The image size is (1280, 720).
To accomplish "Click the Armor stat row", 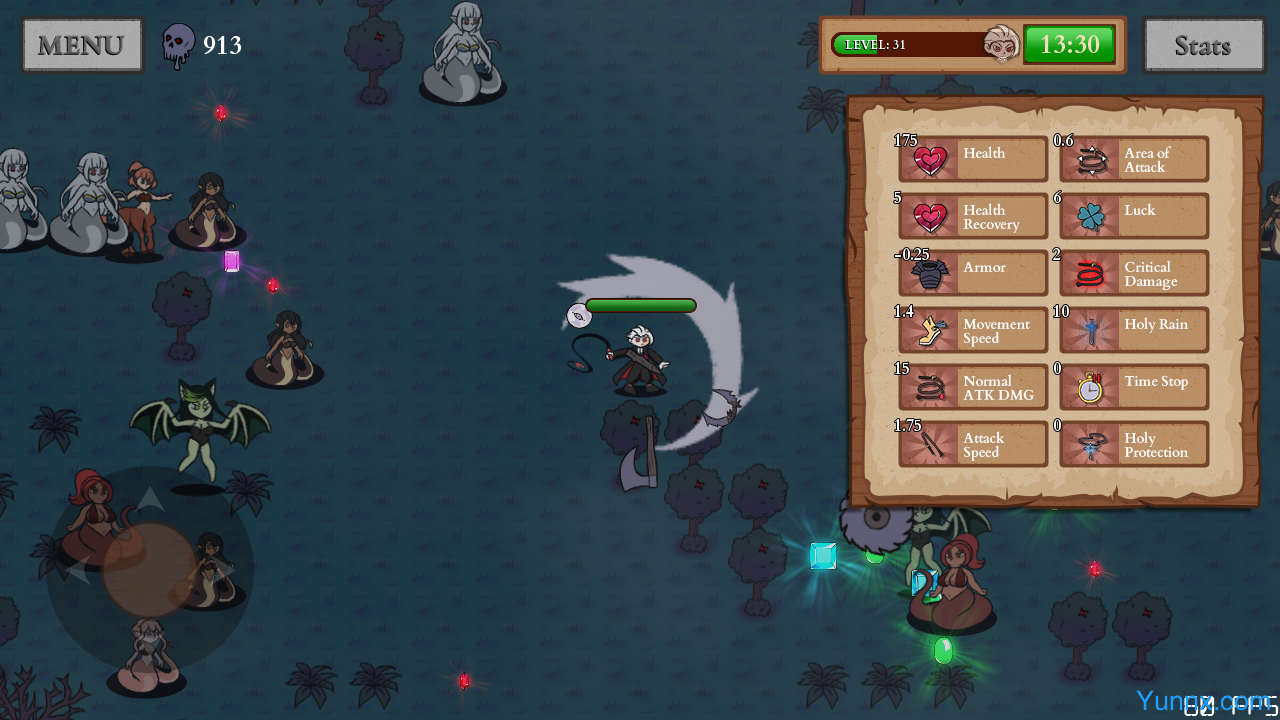I will click(973, 273).
